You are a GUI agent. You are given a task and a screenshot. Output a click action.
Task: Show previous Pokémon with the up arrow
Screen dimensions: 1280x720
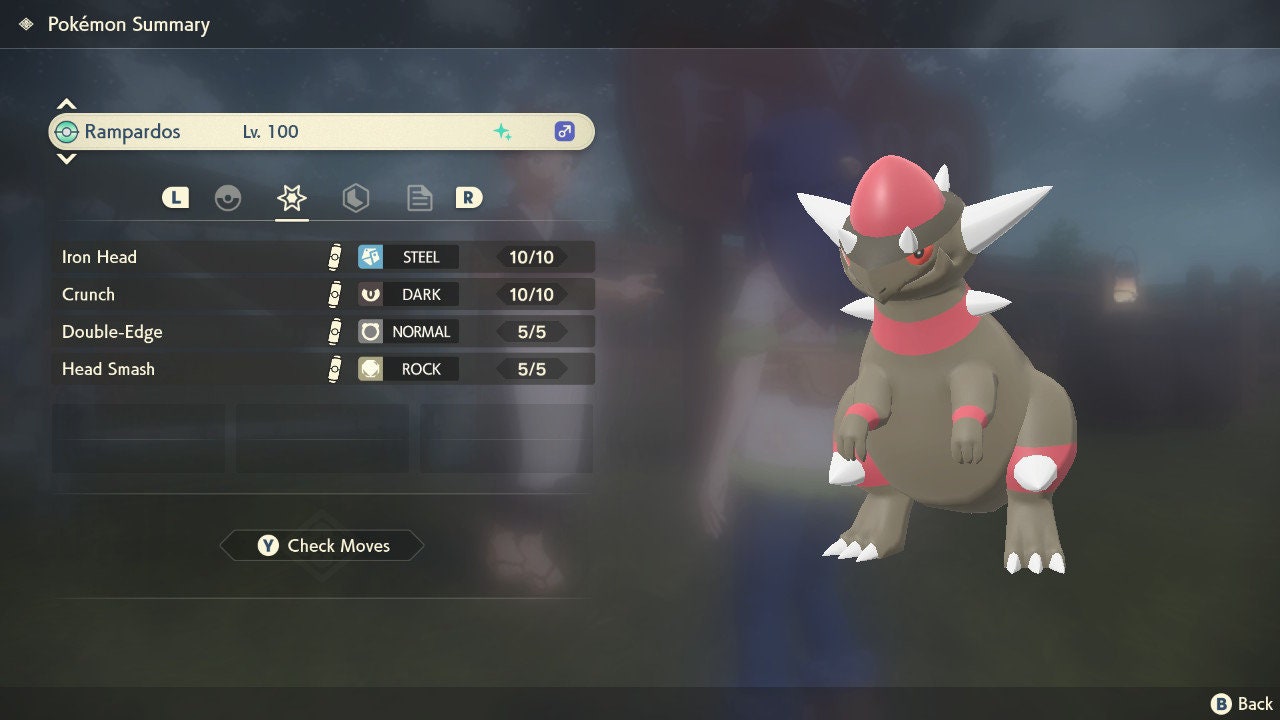[x=66, y=104]
